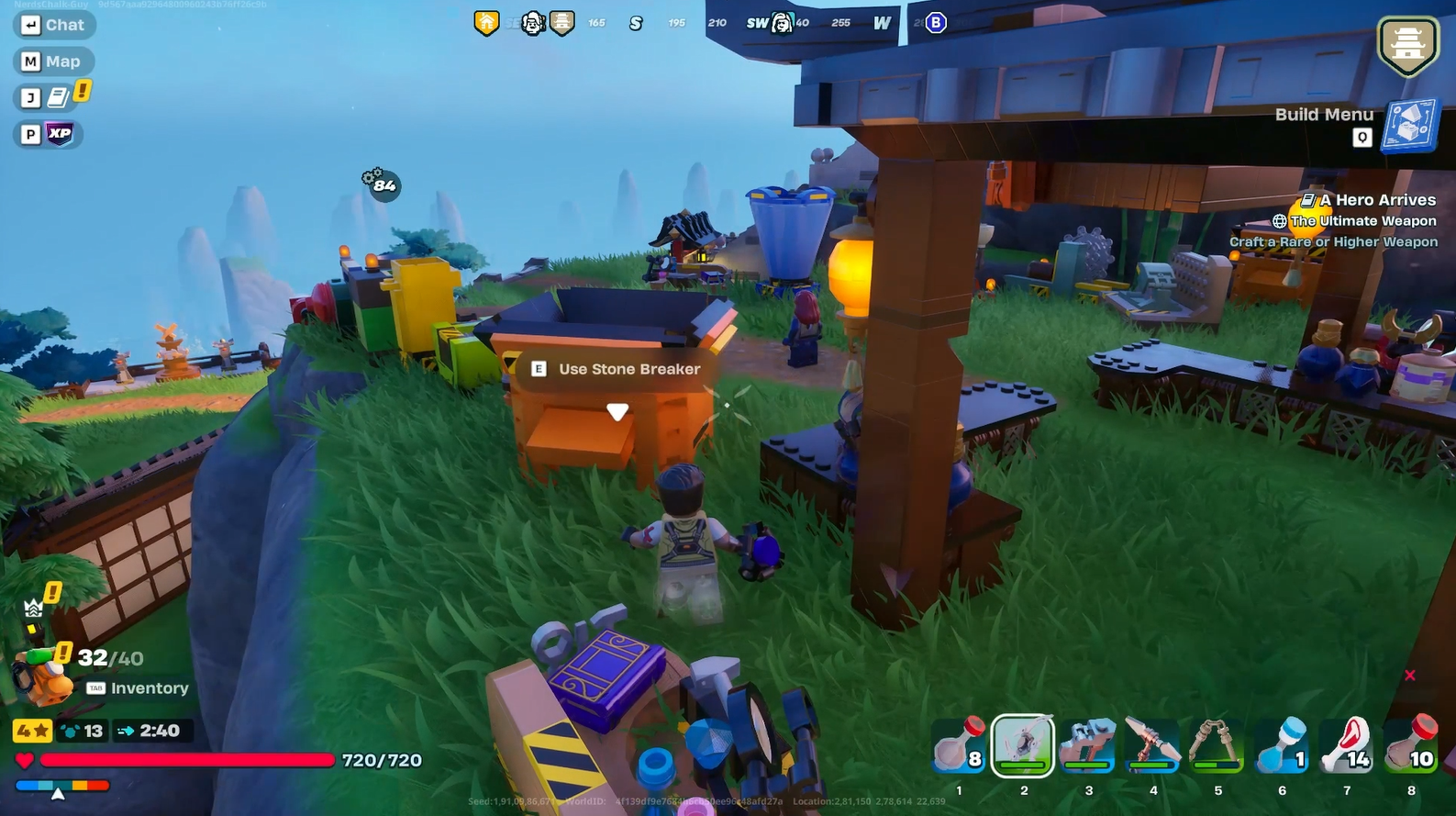Select the pagoda marker on the compass bar

pyautogui.click(x=561, y=21)
